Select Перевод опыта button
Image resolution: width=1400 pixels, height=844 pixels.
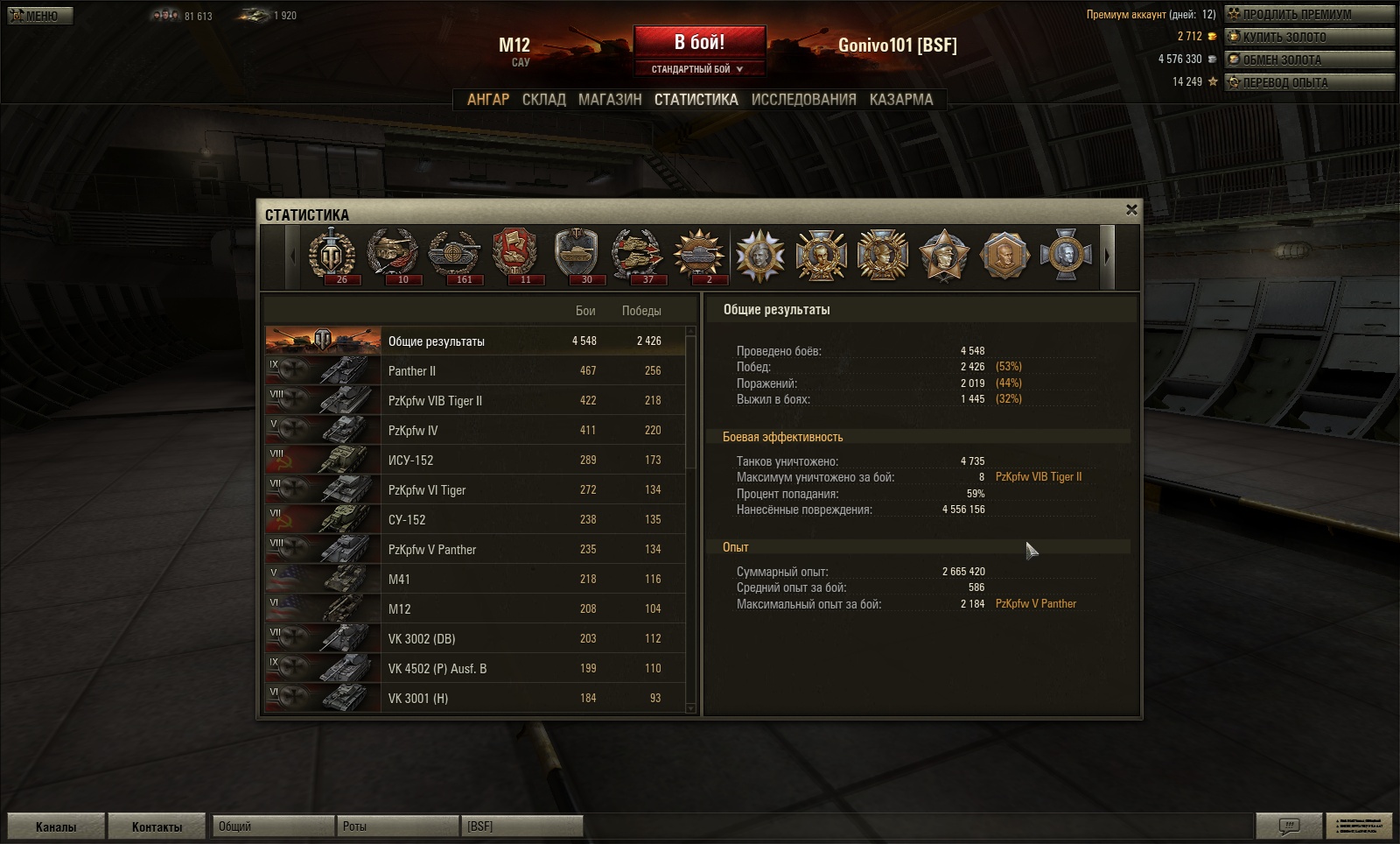click(1308, 82)
